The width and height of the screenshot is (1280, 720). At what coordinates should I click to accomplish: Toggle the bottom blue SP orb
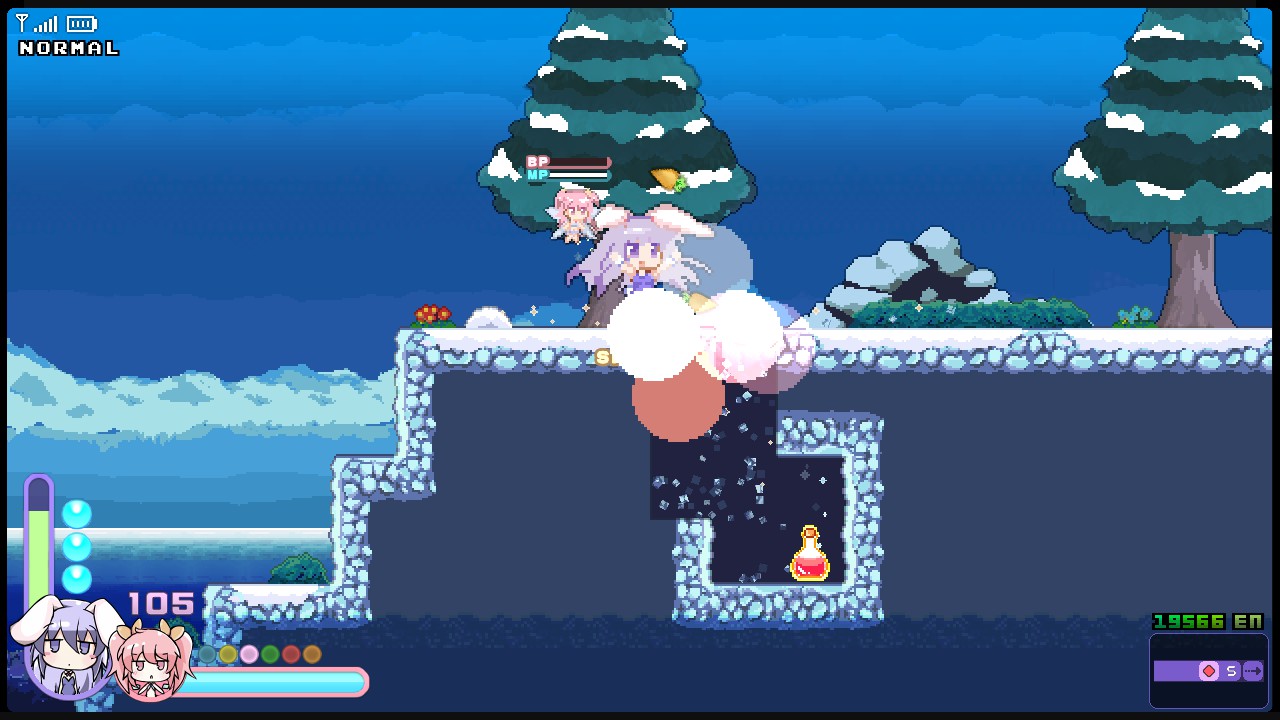click(x=77, y=578)
